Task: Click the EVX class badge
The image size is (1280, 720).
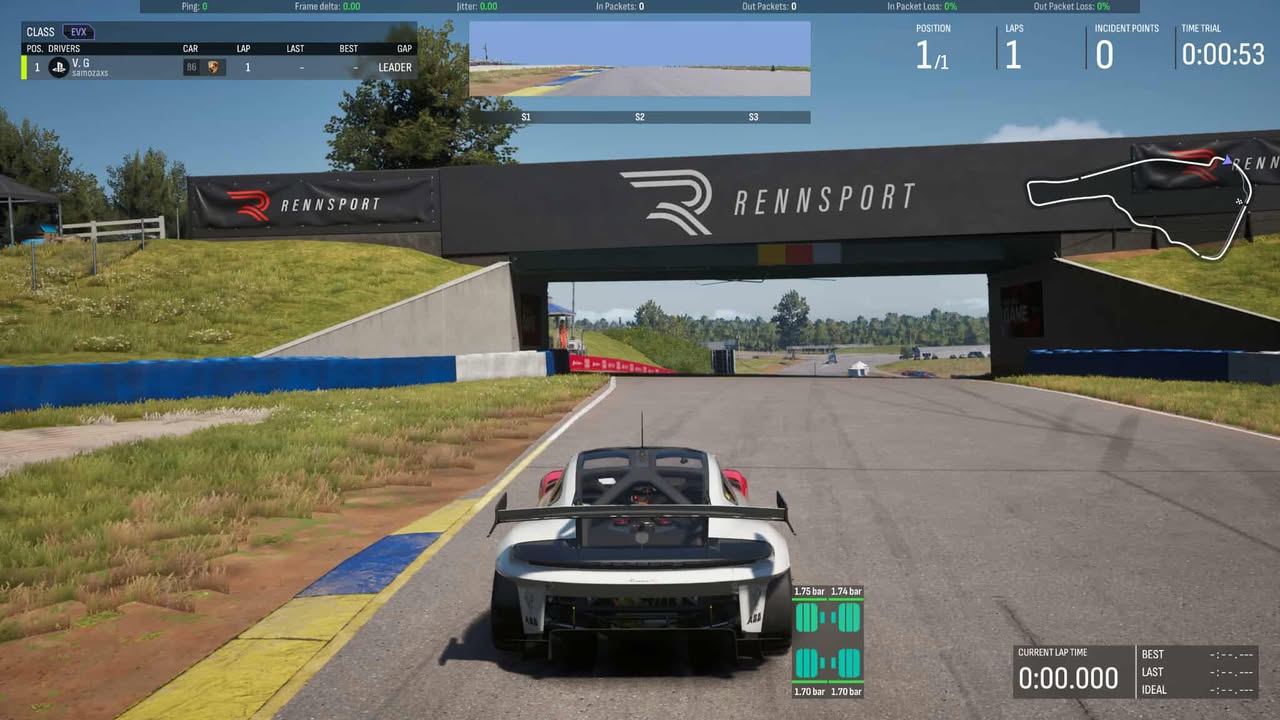Action: [78, 32]
